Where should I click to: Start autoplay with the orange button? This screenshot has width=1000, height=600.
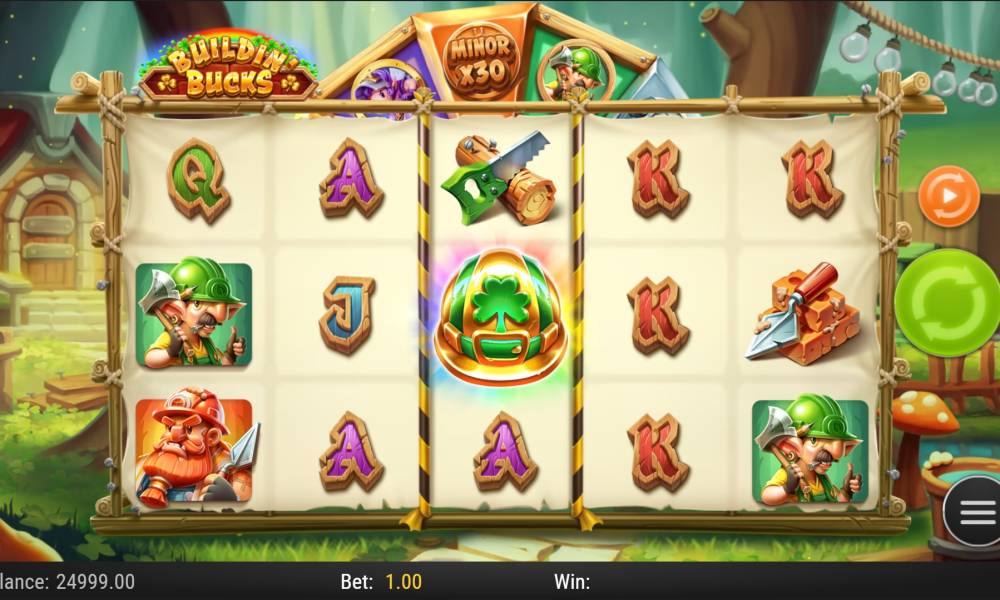click(947, 196)
